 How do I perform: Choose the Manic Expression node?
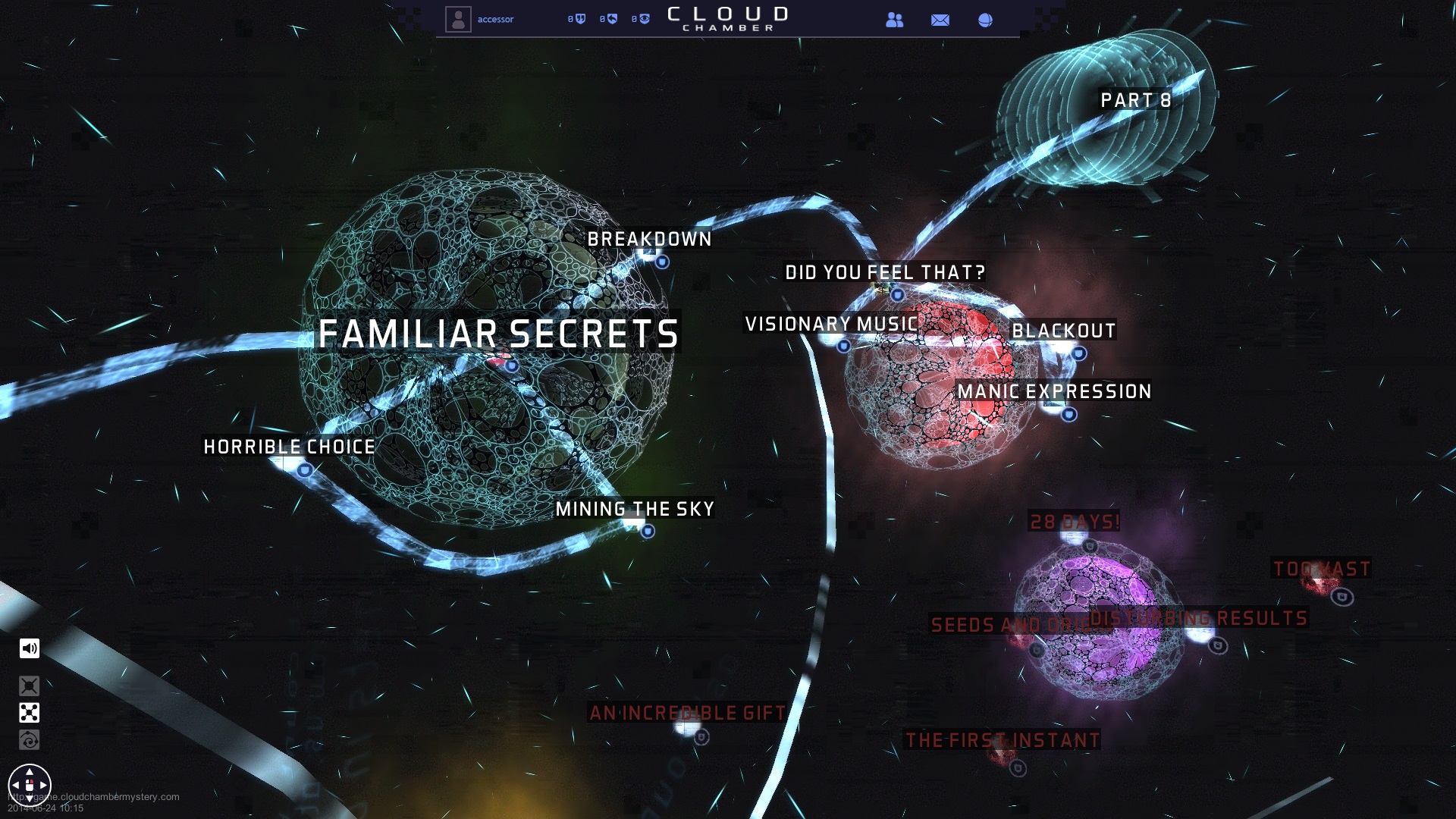click(x=1054, y=392)
